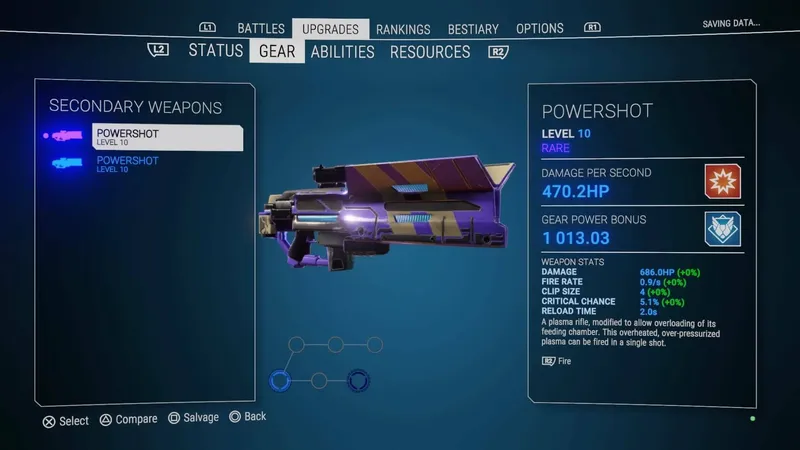
Task: Open the Rankings tab
Action: (403, 29)
